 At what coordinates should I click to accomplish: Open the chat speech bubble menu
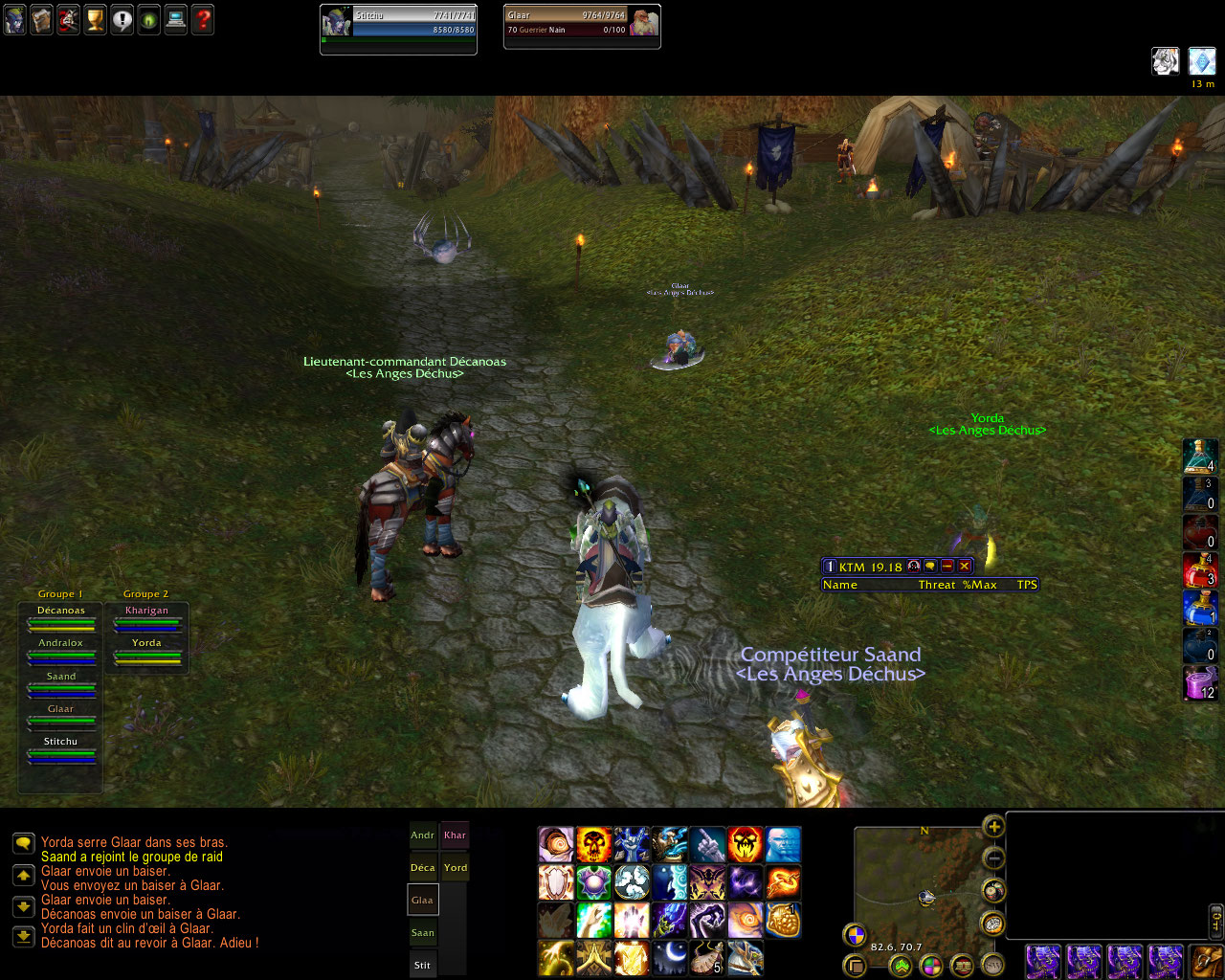[24, 843]
